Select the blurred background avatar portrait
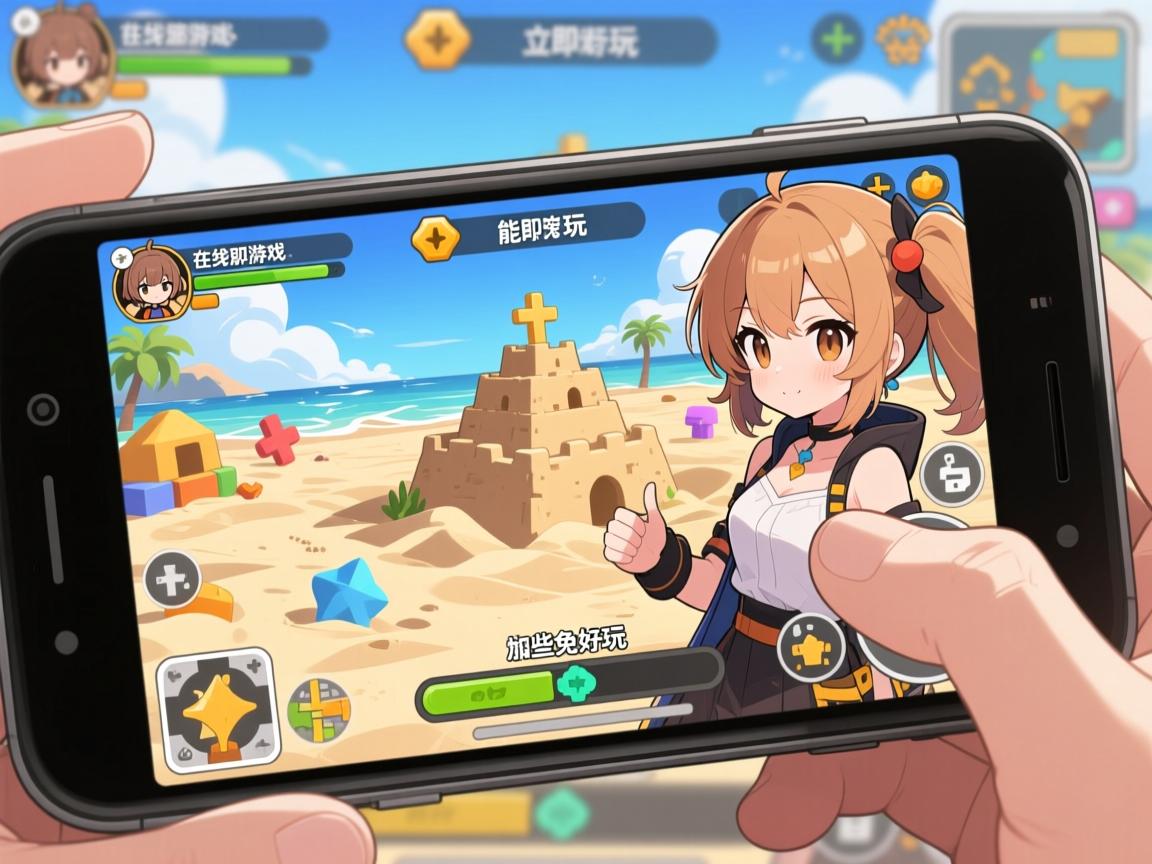1152x864 pixels. point(61,57)
